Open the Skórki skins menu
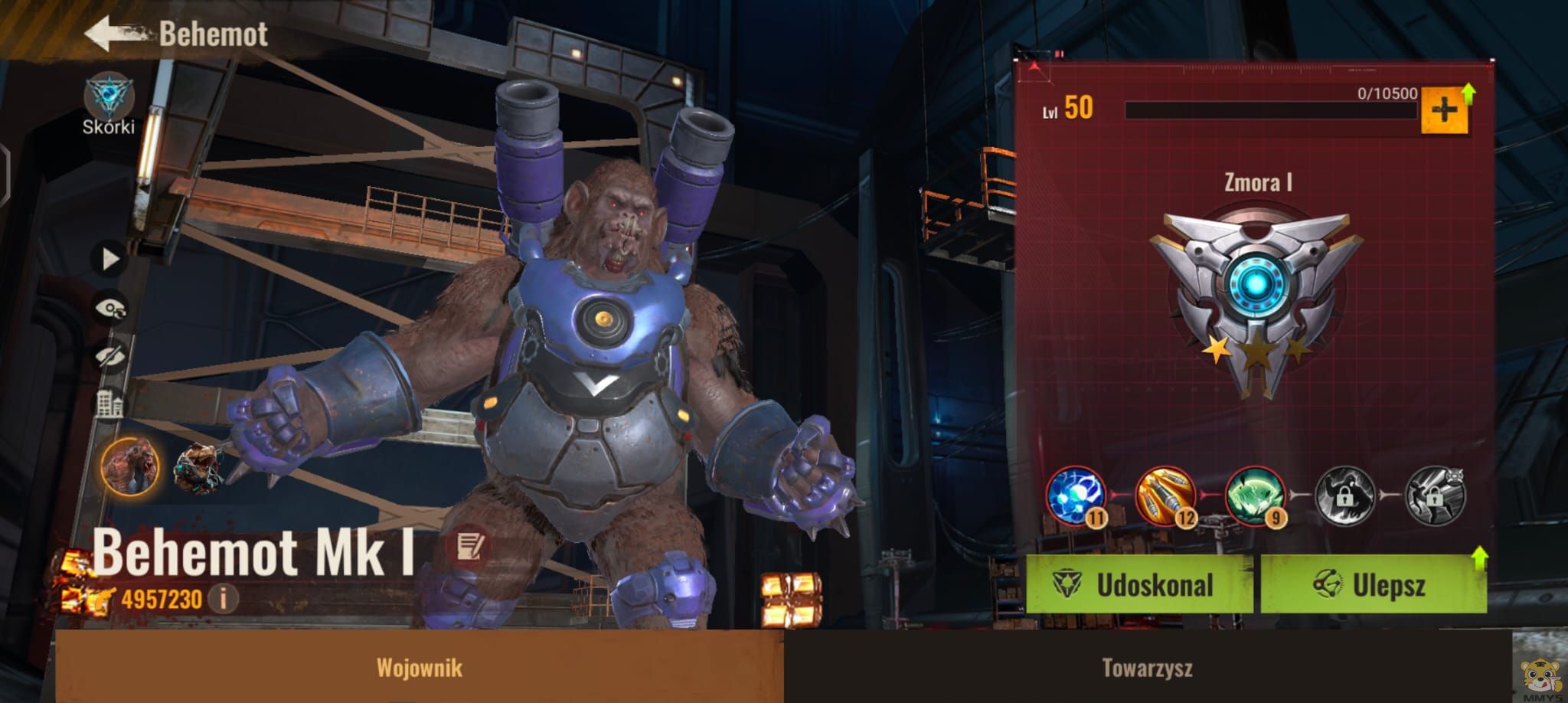The image size is (1568, 703). click(109, 103)
